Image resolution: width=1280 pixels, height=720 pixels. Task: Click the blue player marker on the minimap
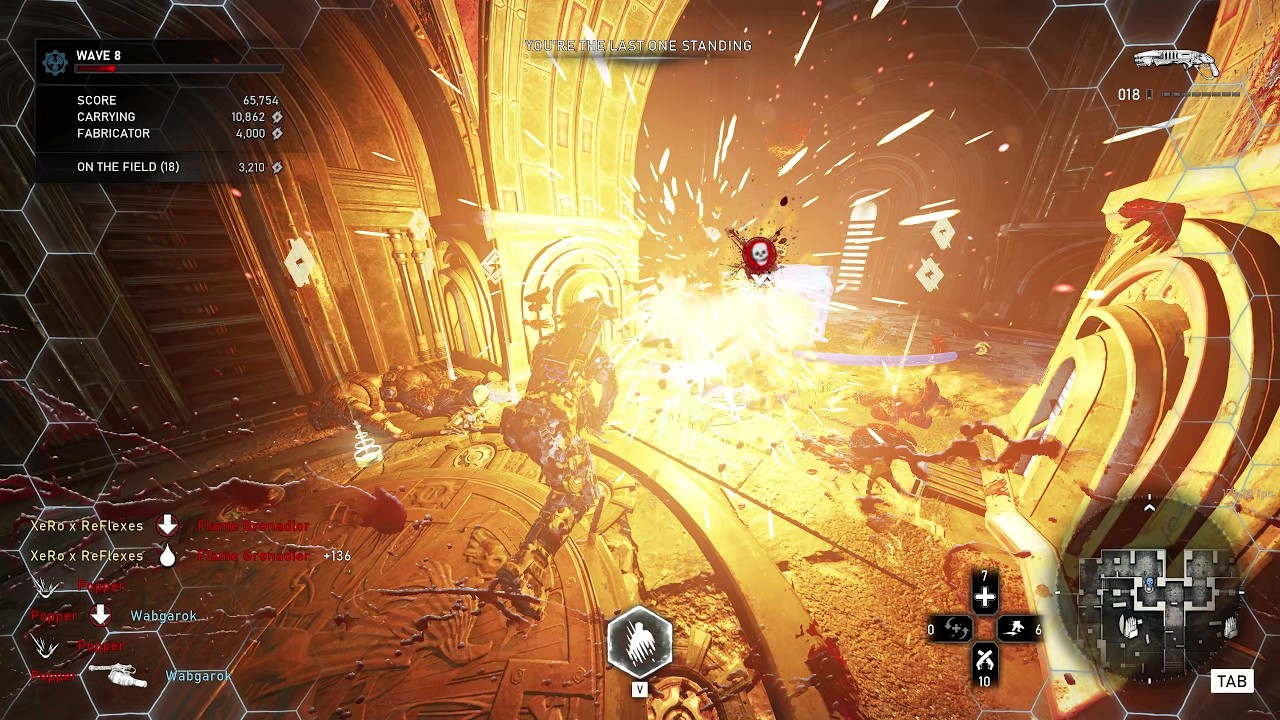1150,583
